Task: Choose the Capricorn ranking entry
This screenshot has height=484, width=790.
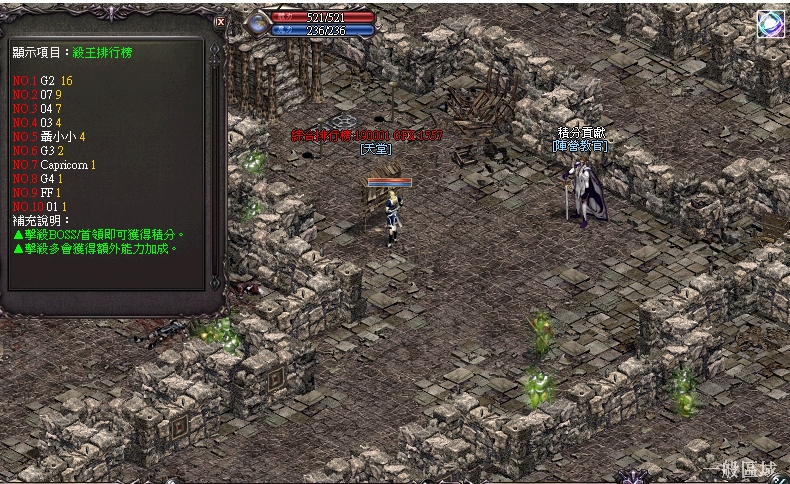Action: tap(54, 164)
